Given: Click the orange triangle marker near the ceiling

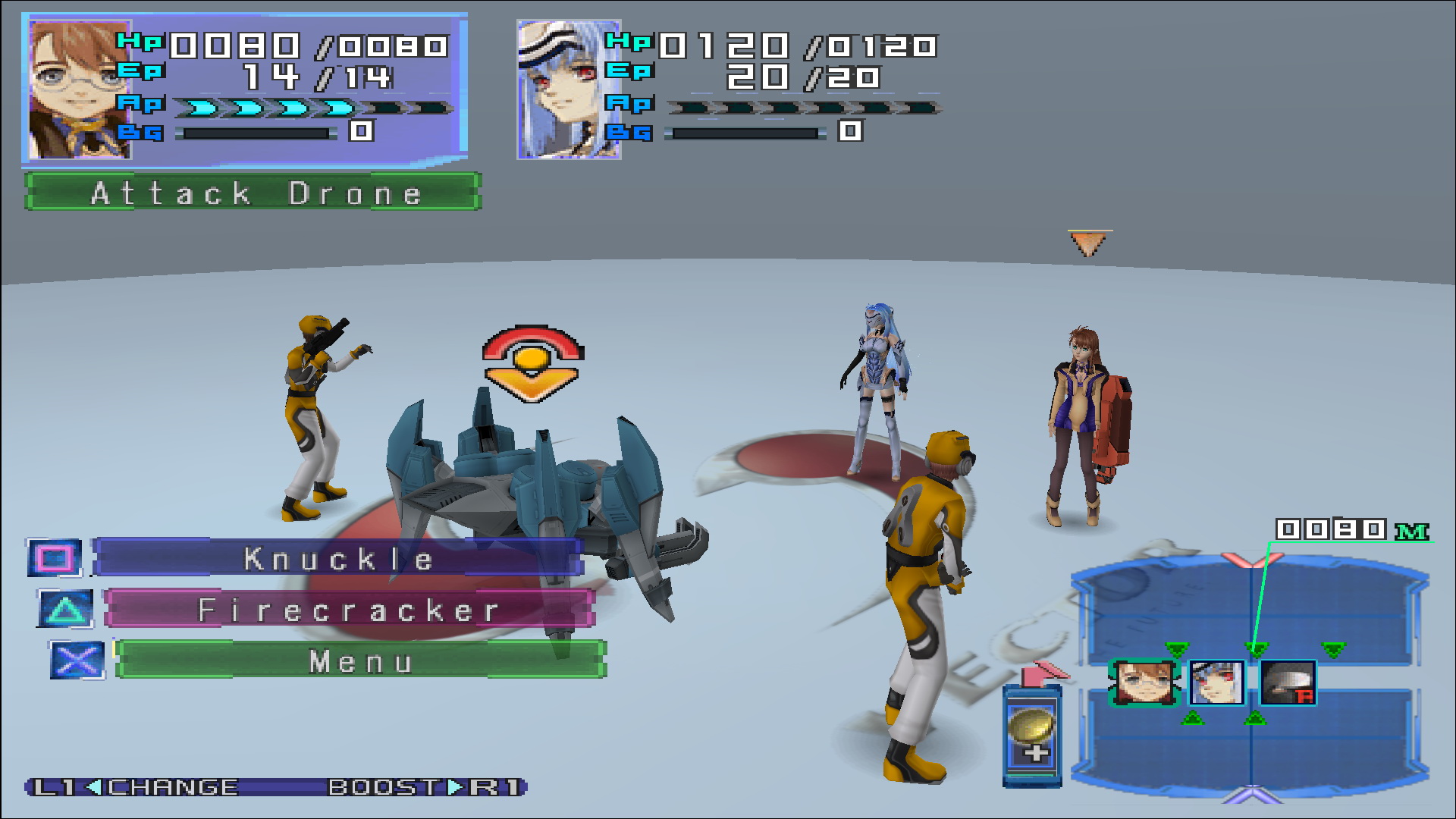Looking at the screenshot, I should pos(1090,242).
